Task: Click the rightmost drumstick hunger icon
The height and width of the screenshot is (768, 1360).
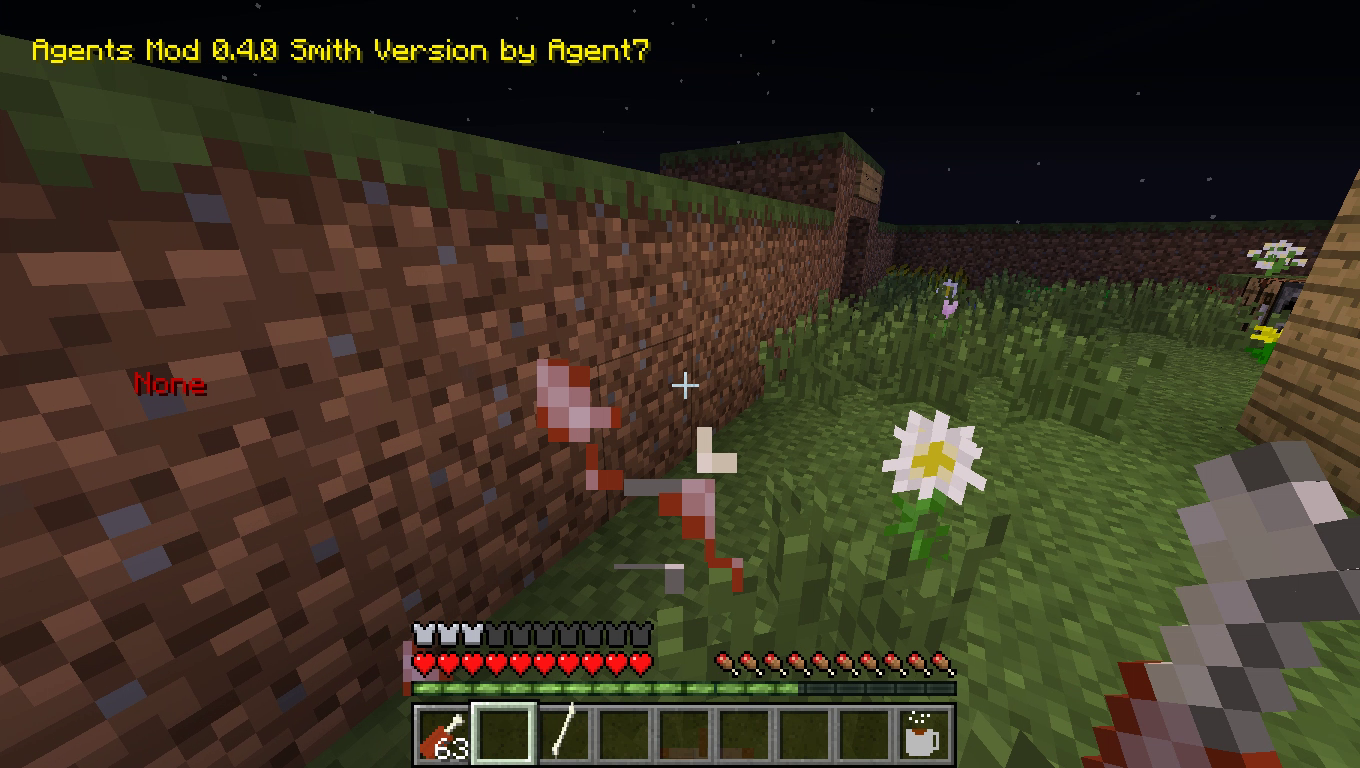Action: [941, 662]
